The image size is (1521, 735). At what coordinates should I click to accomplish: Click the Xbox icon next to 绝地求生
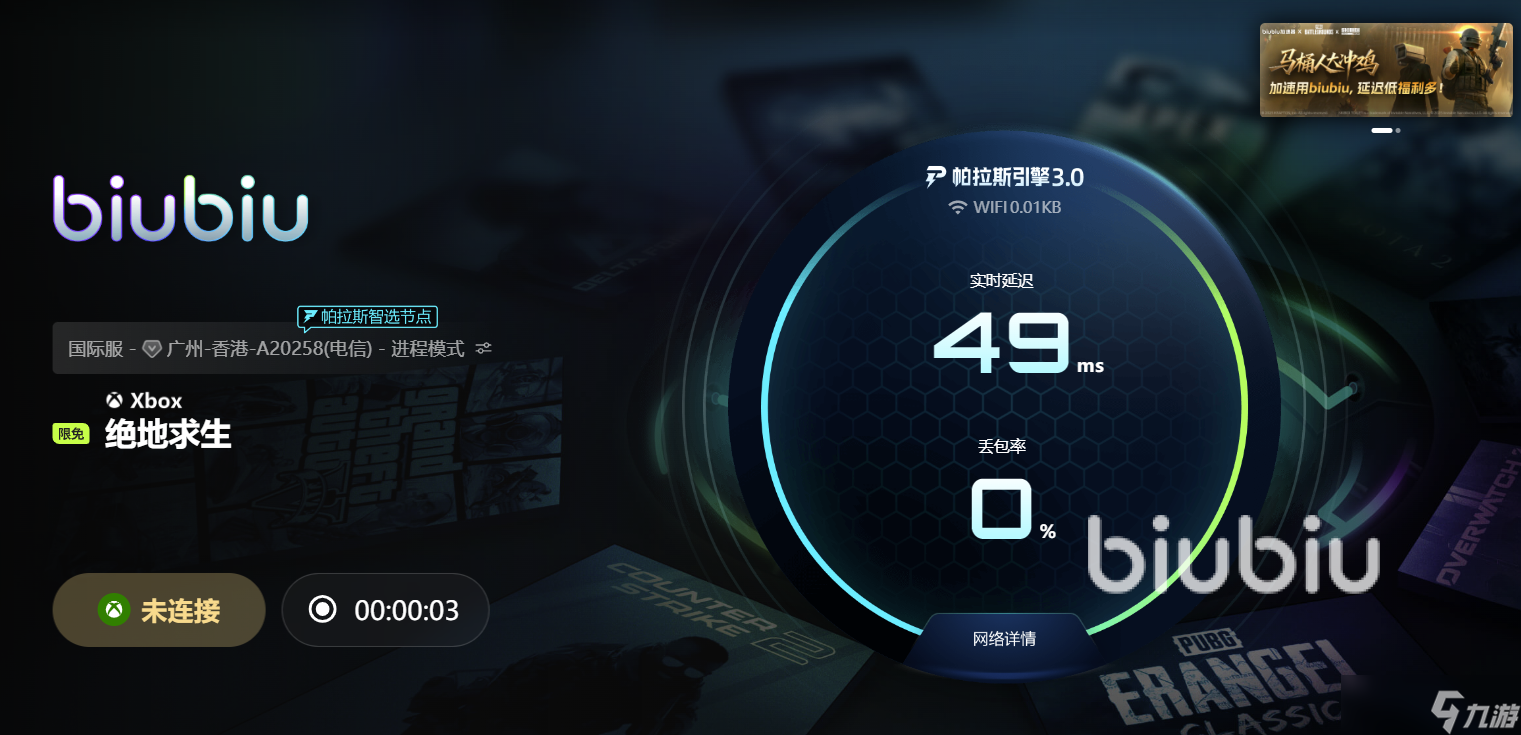pyautogui.click(x=116, y=400)
